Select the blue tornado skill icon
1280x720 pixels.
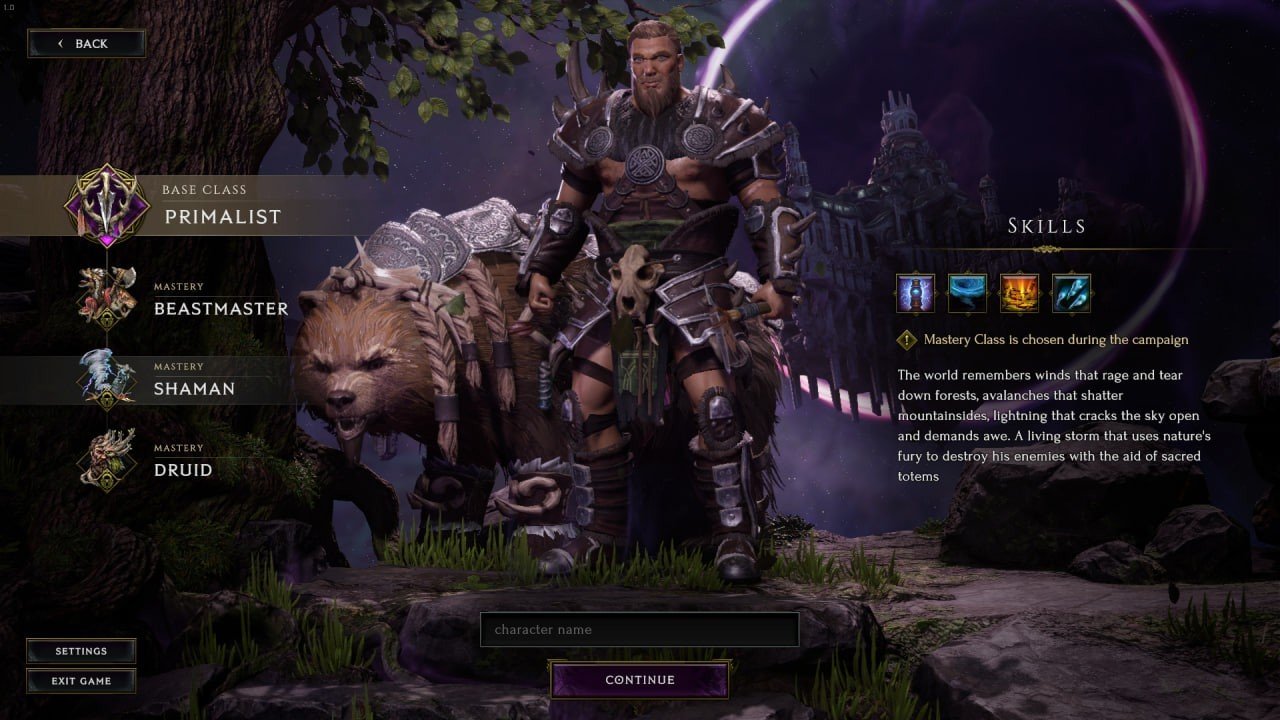click(x=967, y=293)
